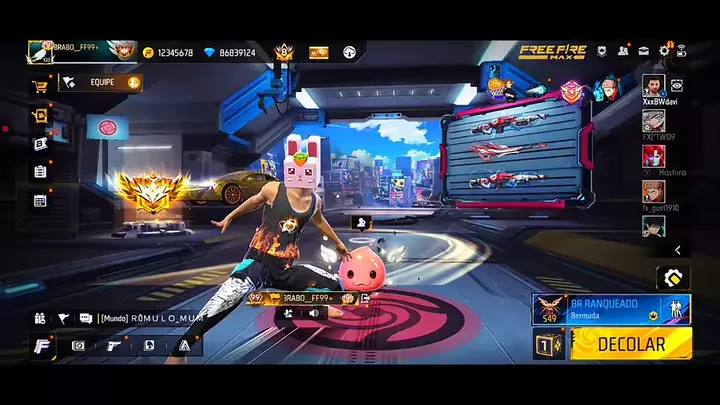Add diamonds via the diamond balance
The height and width of the screenshot is (405, 720).
pos(228,52)
